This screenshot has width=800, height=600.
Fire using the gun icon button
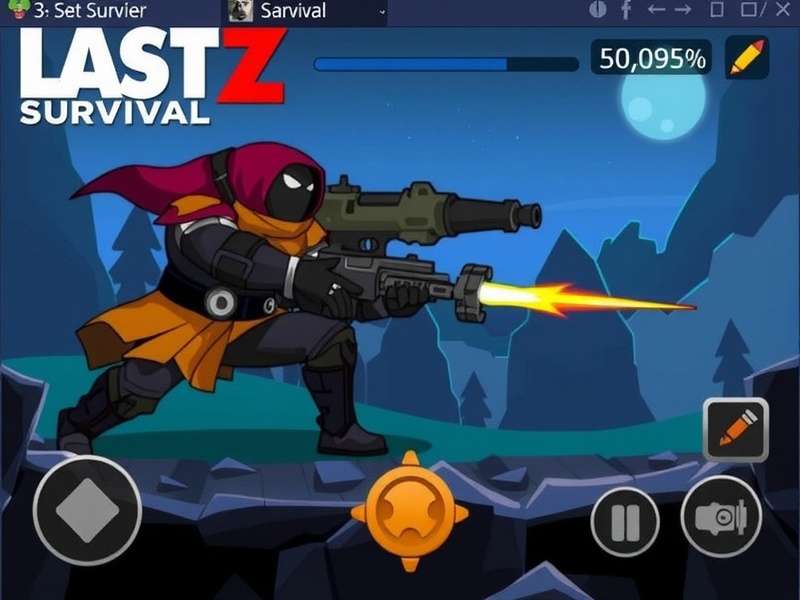(721, 517)
